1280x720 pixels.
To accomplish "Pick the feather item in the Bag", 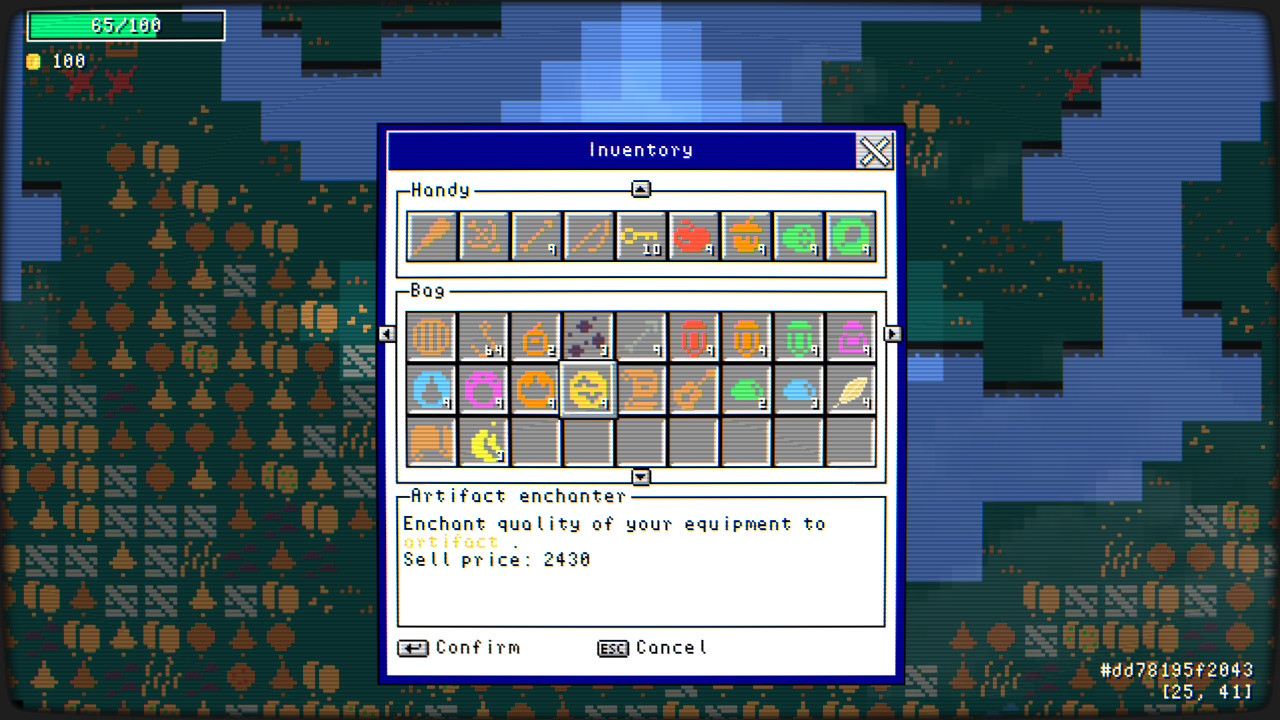I will click(x=852, y=388).
